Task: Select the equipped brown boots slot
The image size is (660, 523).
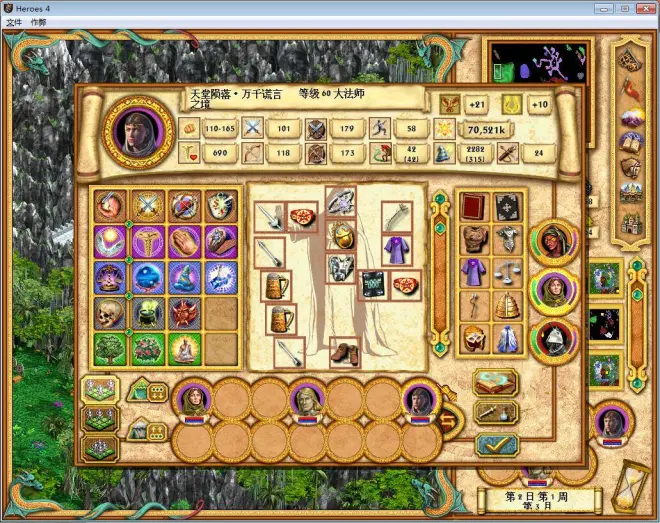Action: pyautogui.click(x=344, y=352)
